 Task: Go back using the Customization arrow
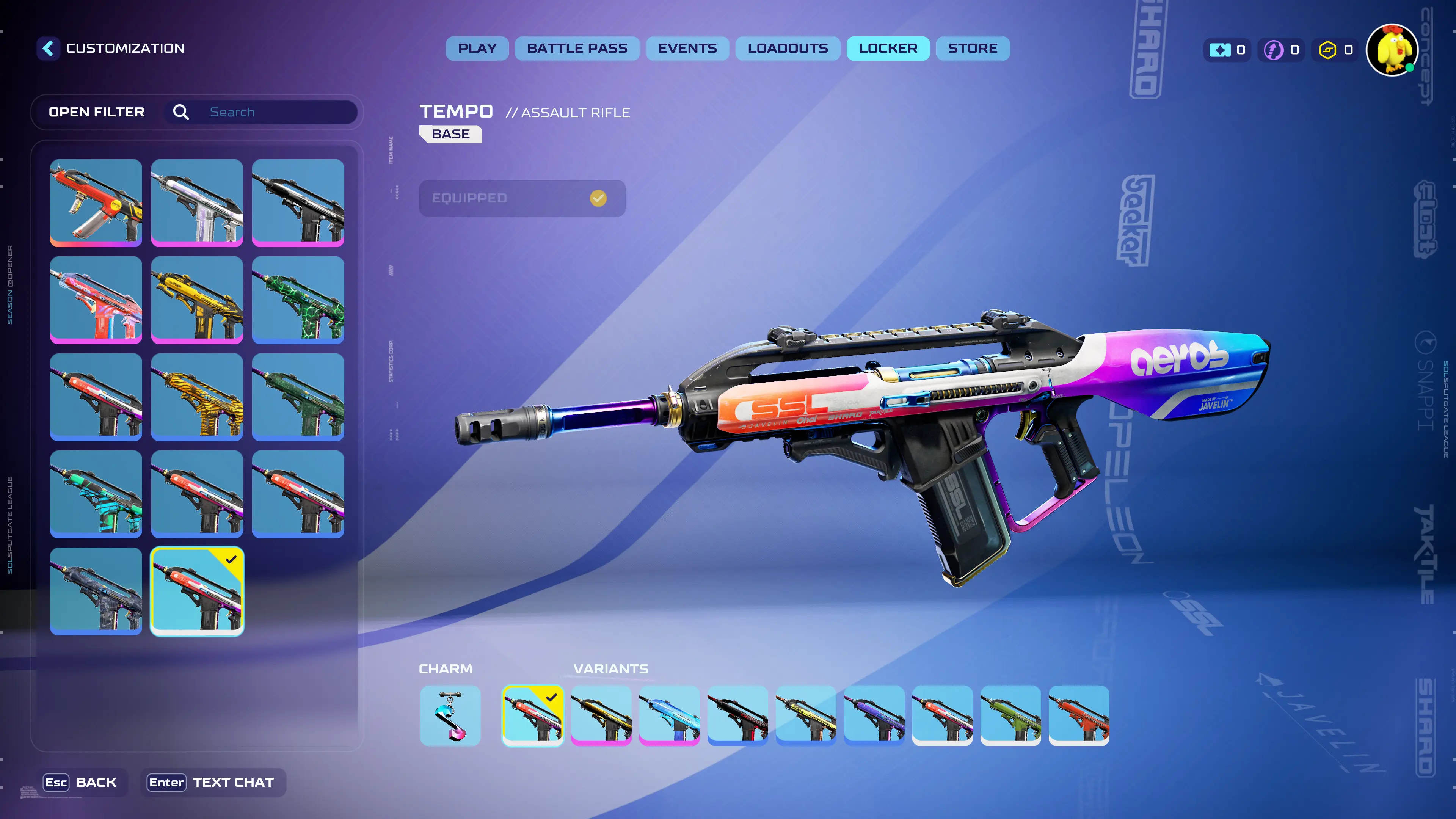click(x=49, y=48)
